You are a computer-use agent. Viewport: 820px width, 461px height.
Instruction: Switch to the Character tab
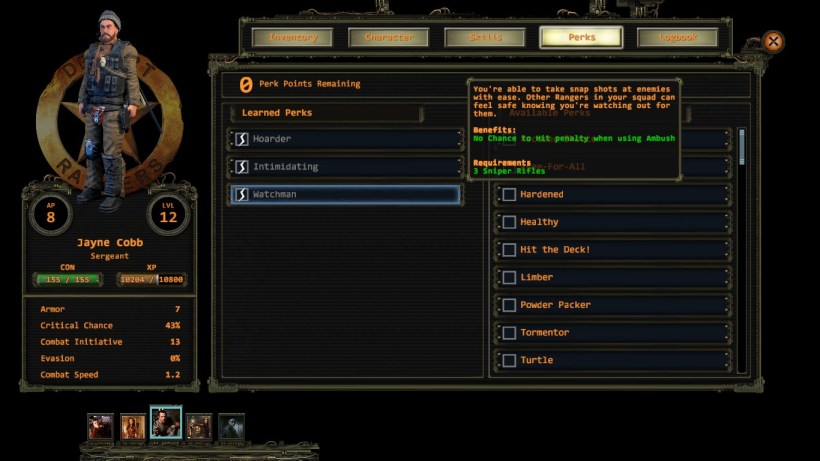388,38
